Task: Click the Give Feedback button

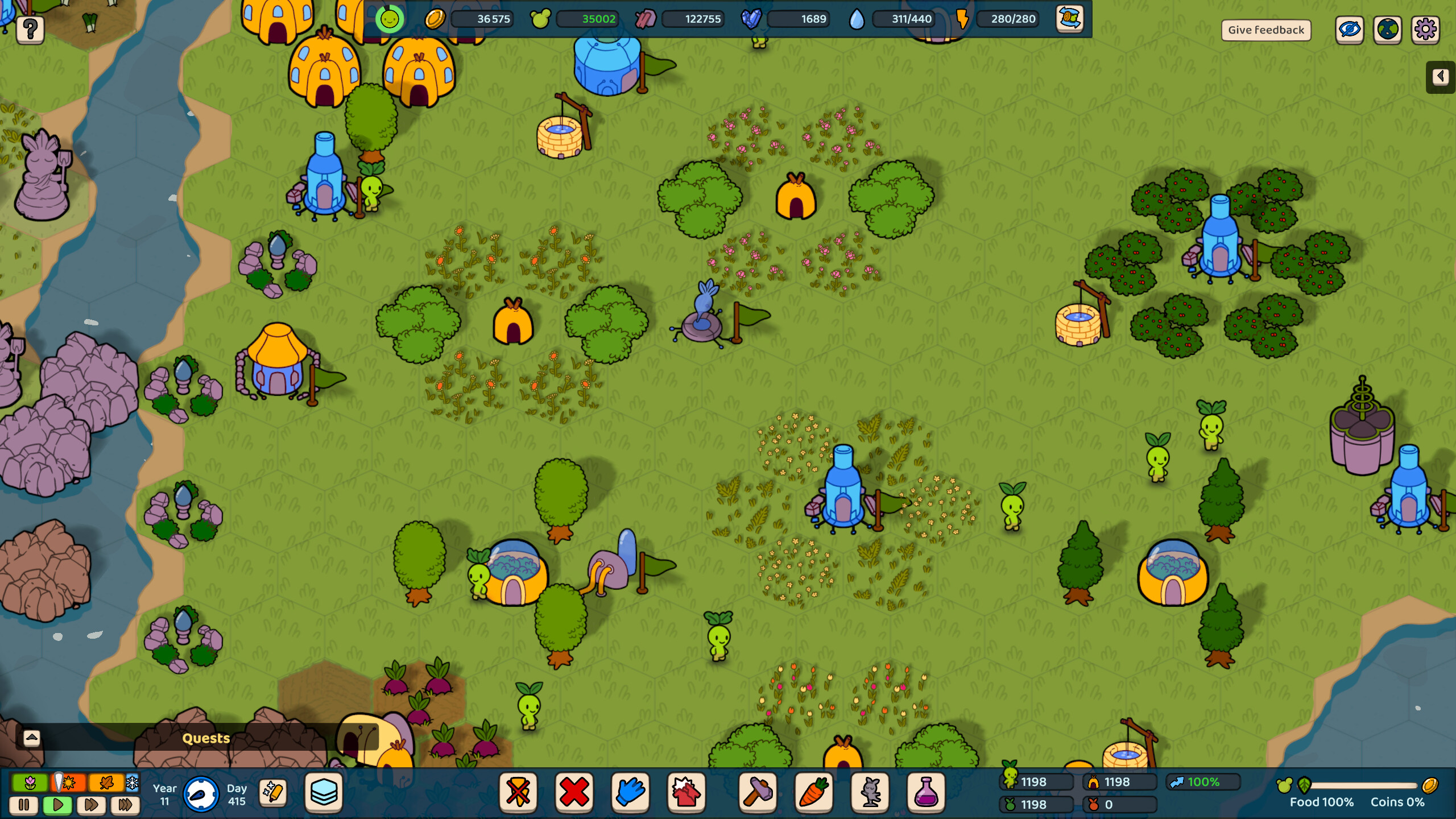Action: click(1267, 30)
